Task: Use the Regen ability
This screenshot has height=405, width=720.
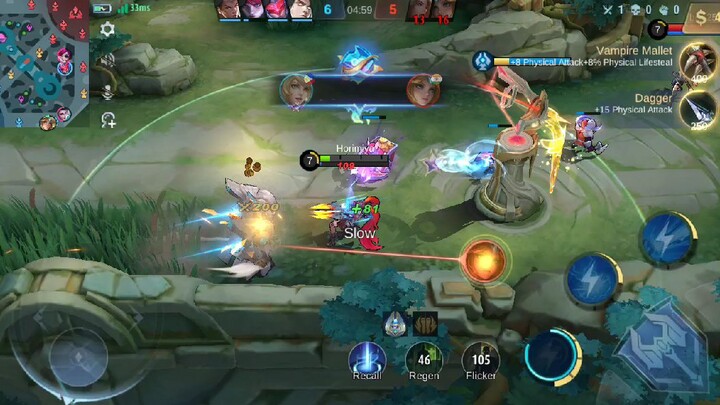Action: 424,360
